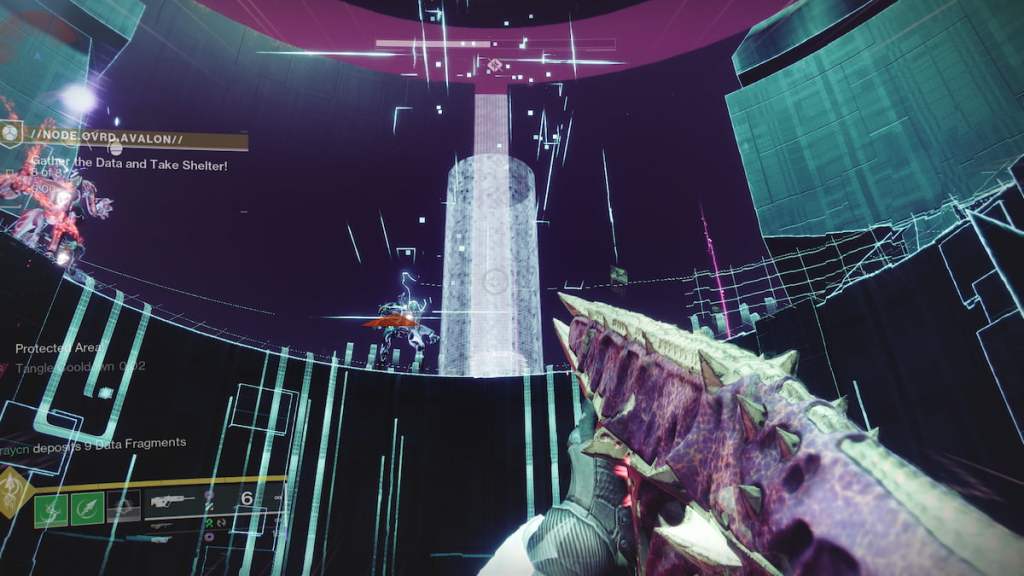Select the quest emblem beside the objective banner

(x=11, y=132)
